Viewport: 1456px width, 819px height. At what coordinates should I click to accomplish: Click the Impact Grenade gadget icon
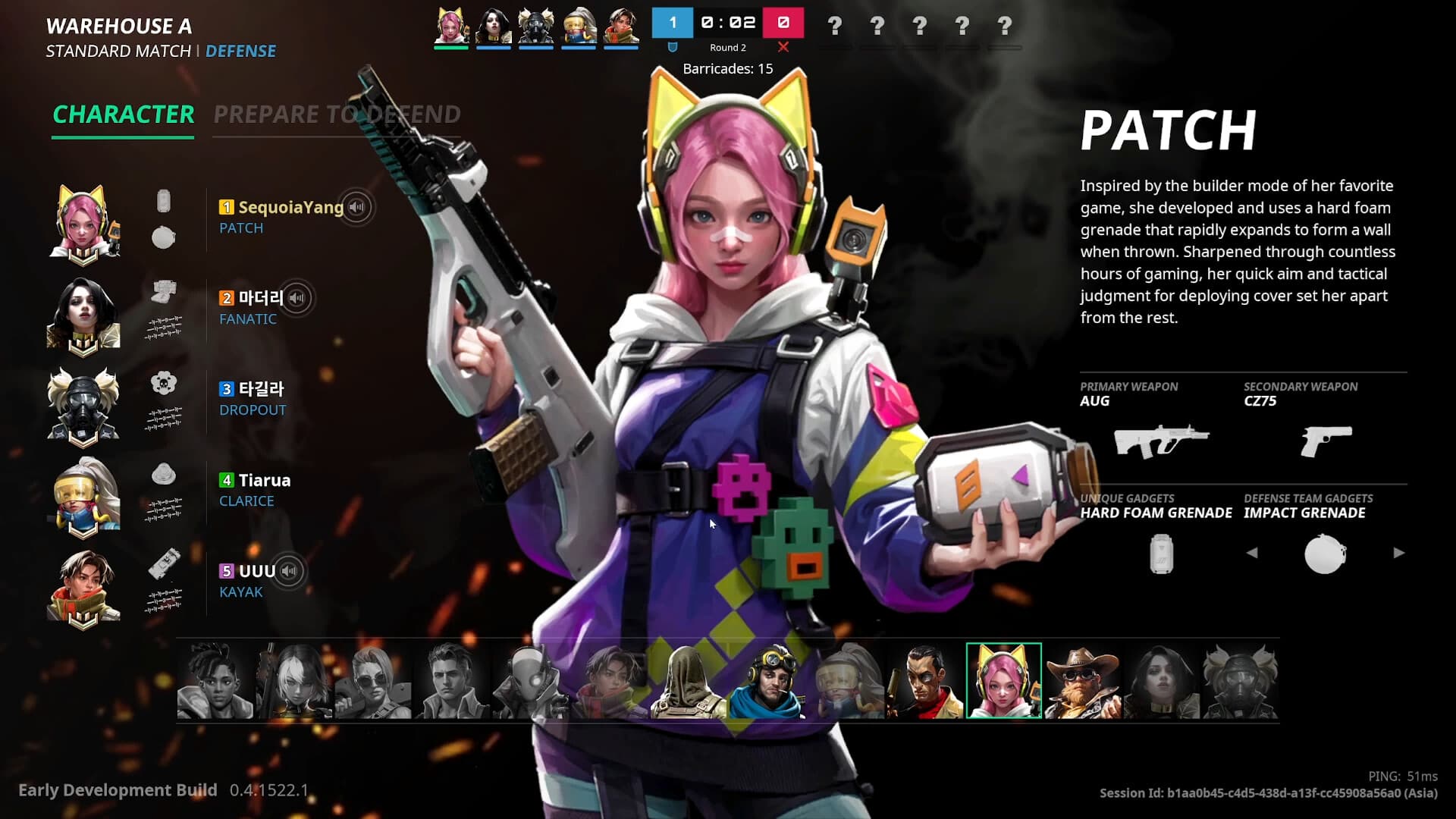click(x=1325, y=554)
